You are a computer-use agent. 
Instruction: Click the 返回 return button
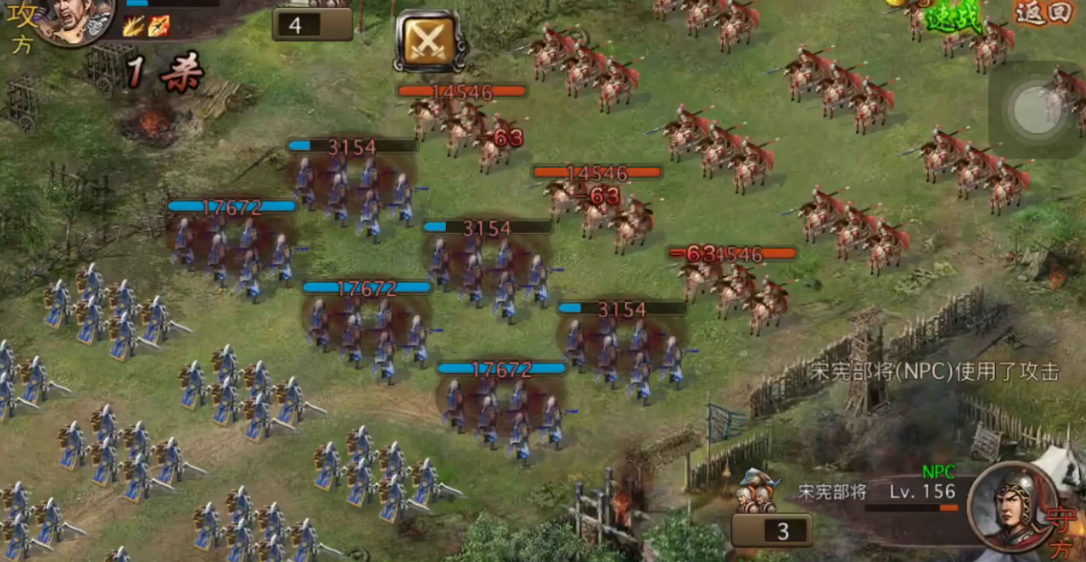click(1042, 12)
